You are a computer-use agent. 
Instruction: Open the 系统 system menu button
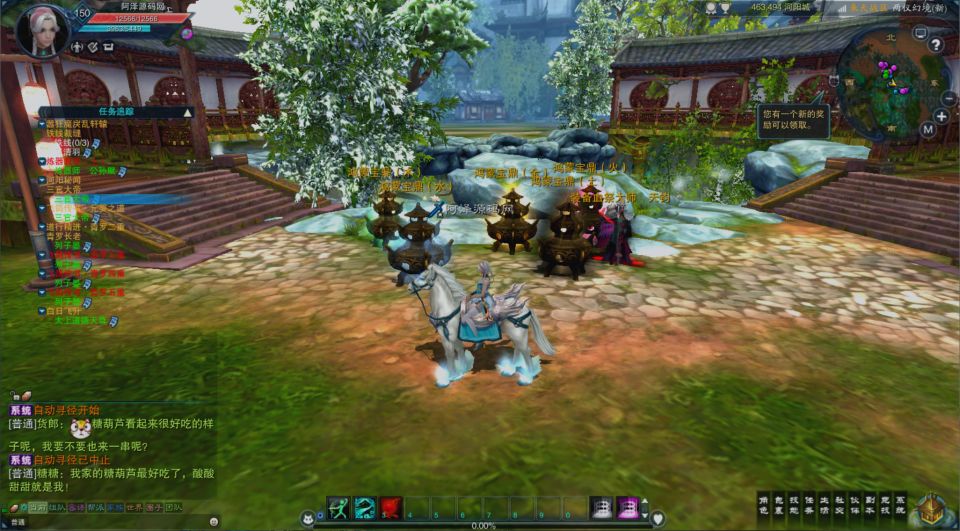pos(900,505)
